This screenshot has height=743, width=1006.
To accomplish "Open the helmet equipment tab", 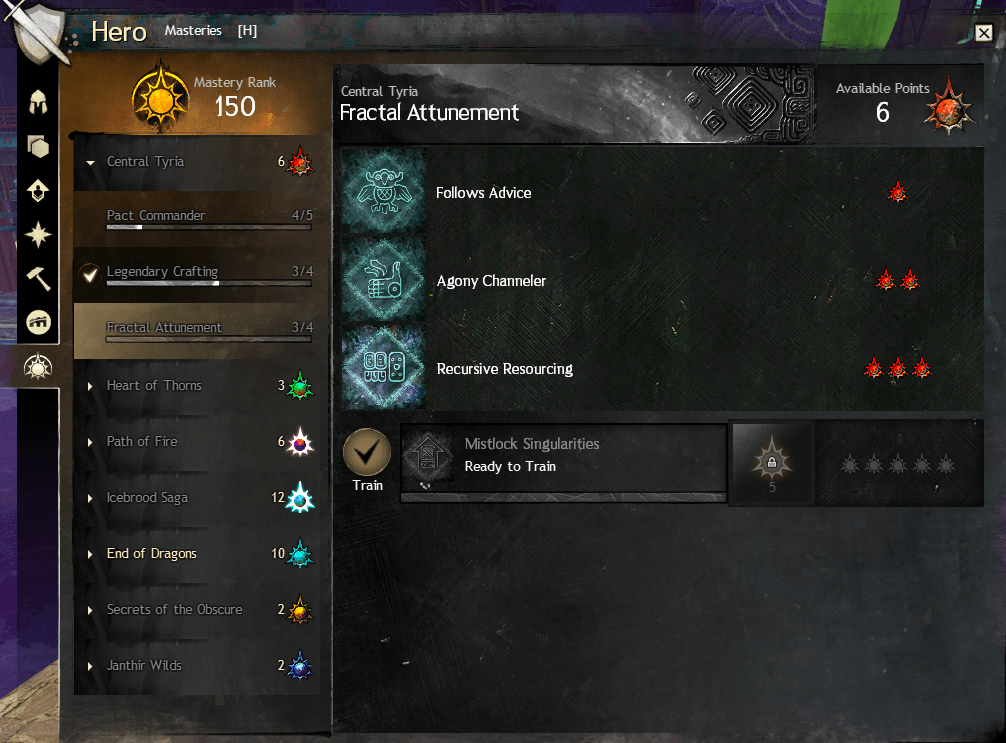I will click(39, 102).
